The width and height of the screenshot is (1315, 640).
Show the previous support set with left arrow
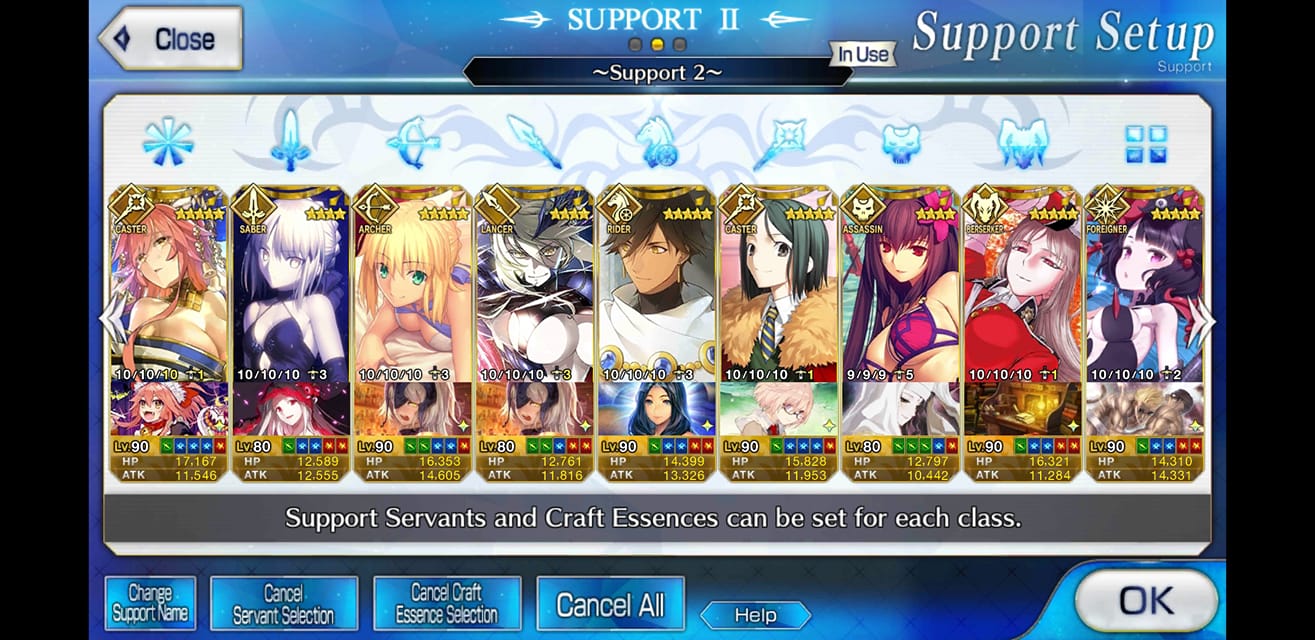click(x=108, y=322)
